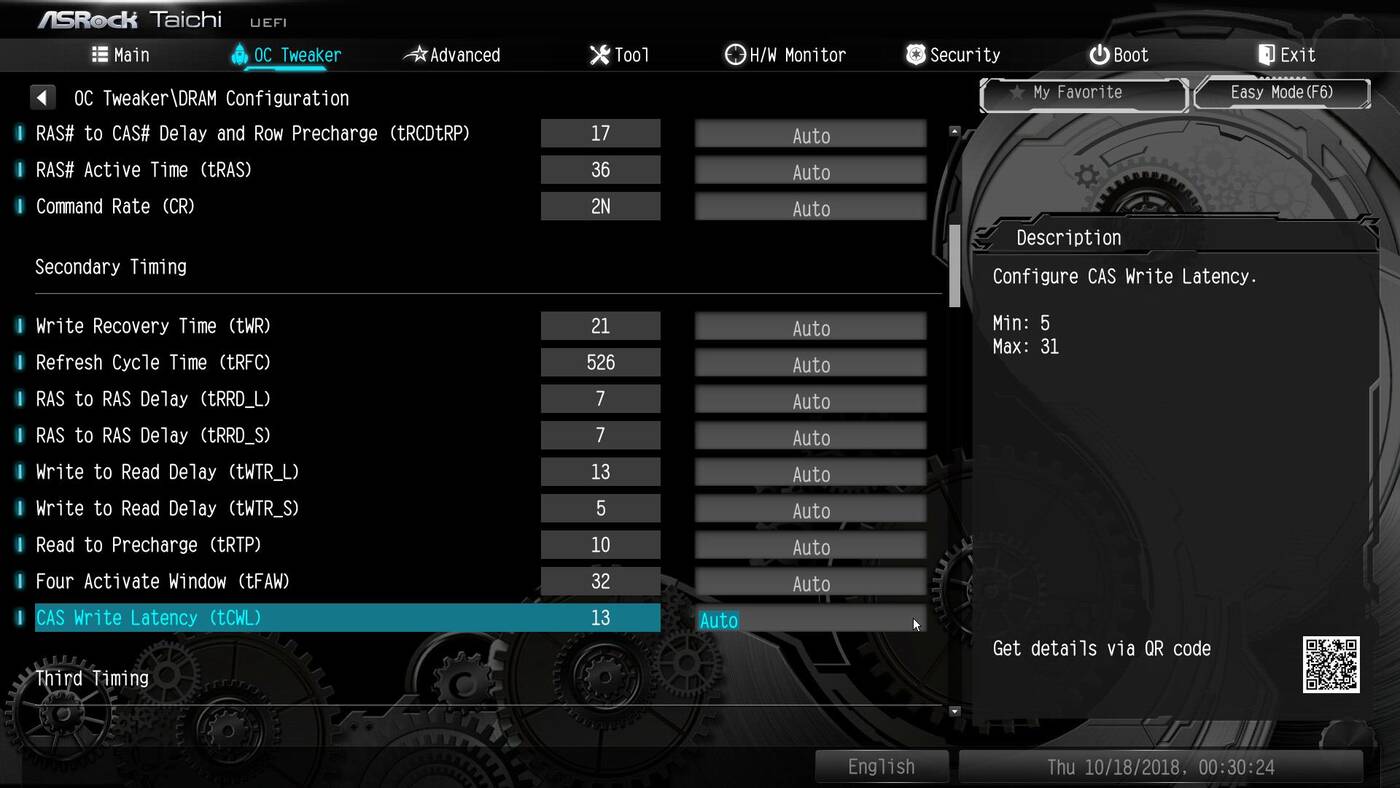
Task: Change the English language setting
Action: (881, 767)
